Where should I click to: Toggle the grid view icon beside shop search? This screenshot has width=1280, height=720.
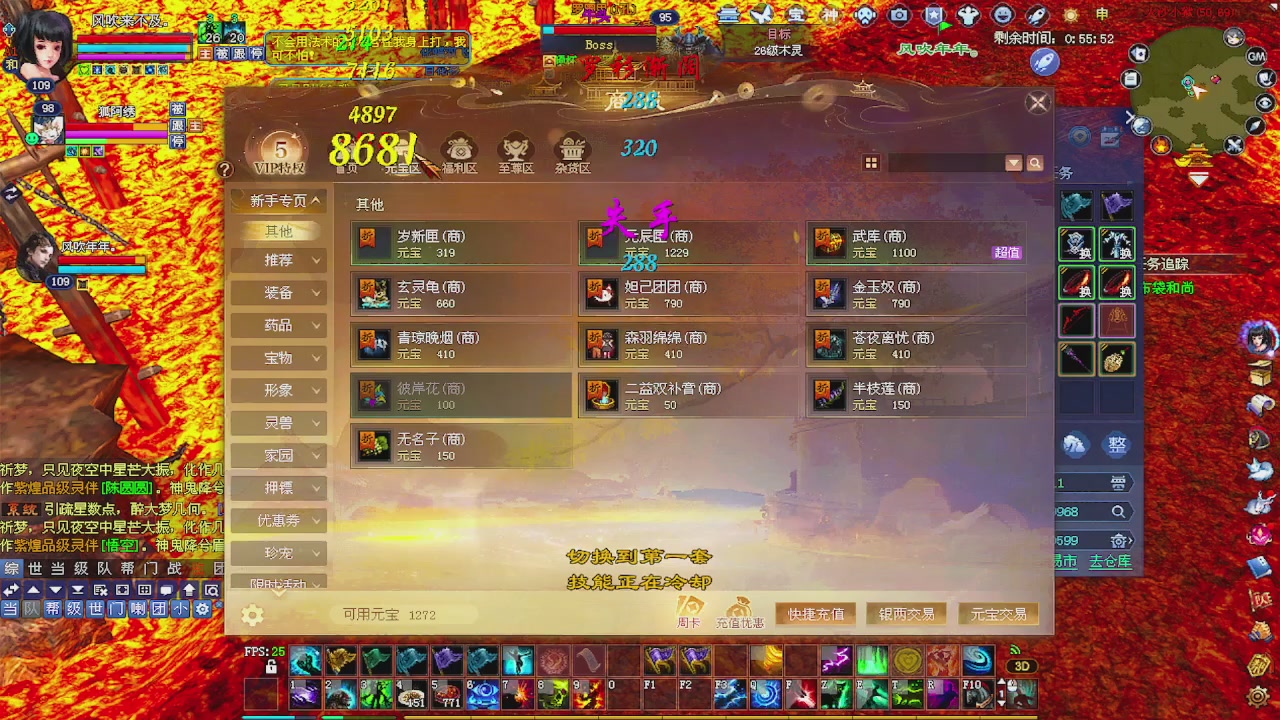(x=871, y=163)
